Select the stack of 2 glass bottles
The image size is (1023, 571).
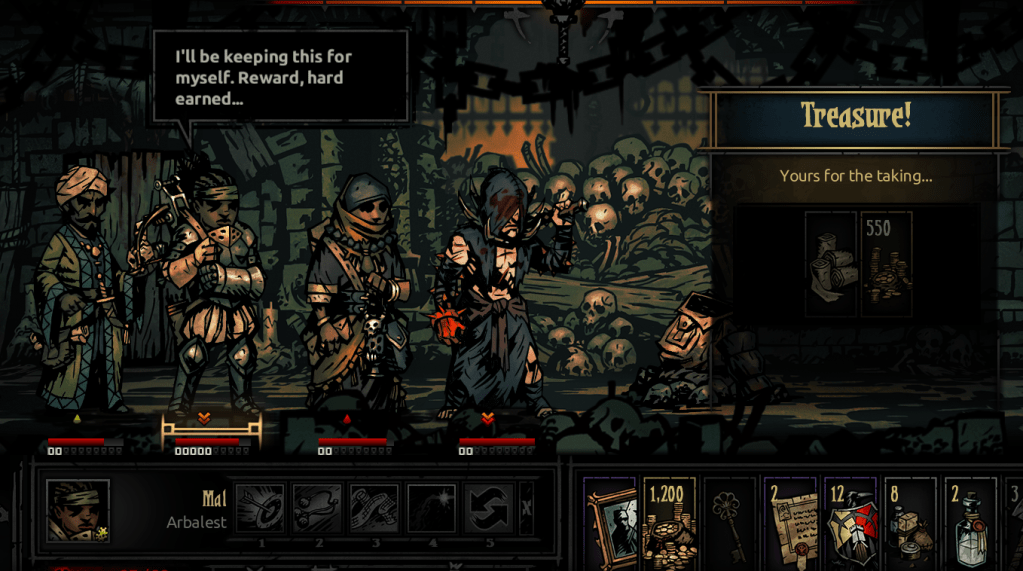tap(970, 521)
